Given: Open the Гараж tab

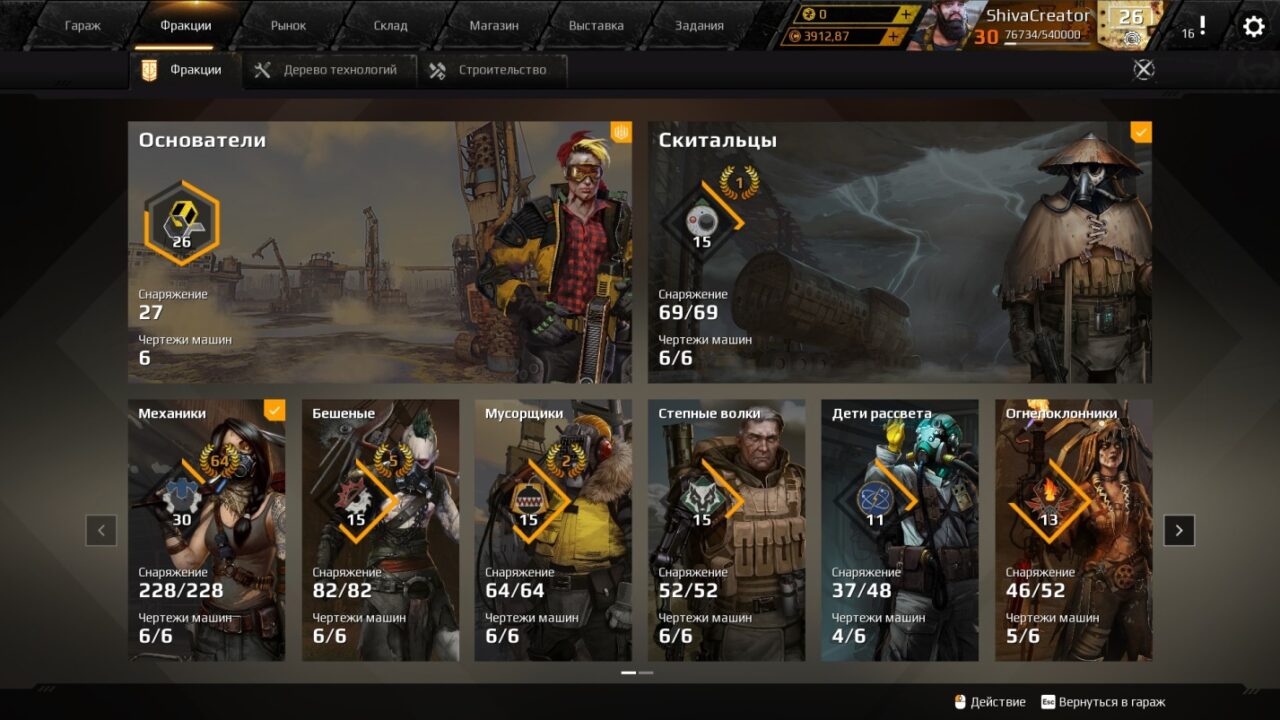Looking at the screenshot, I should tap(83, 26).
